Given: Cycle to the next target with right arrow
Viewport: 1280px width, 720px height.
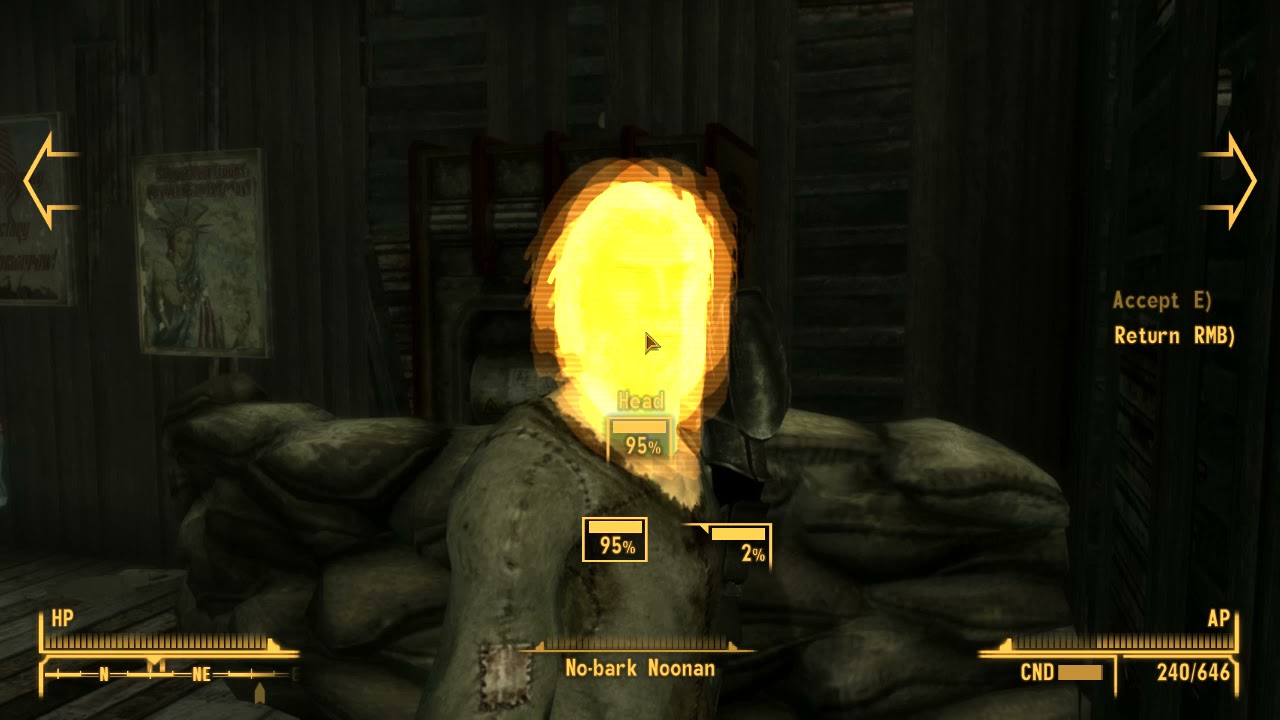Looking at the screenshot, I should 1231,181.
